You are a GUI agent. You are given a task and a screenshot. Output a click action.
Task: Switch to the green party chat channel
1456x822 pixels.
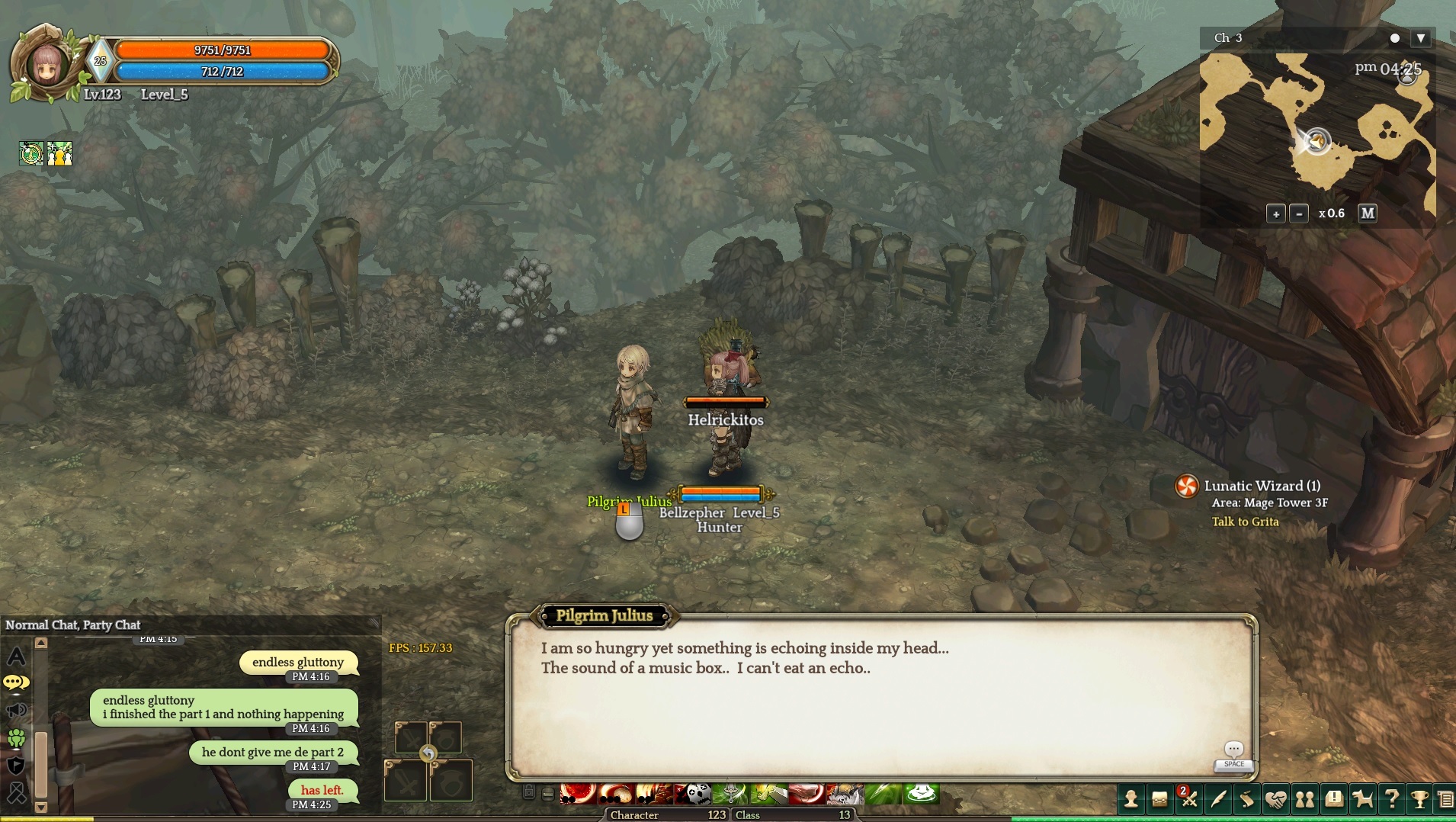[x=16, y=738]
